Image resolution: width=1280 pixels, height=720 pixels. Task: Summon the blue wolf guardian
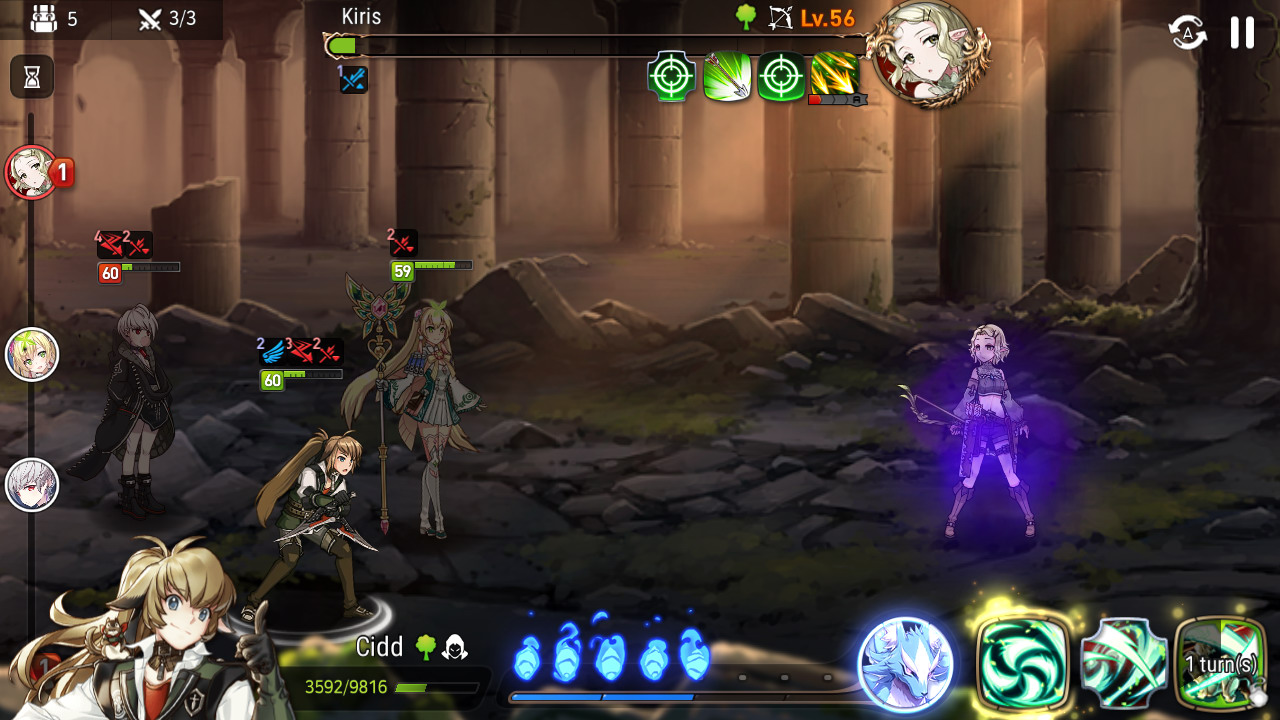point(906,663)
